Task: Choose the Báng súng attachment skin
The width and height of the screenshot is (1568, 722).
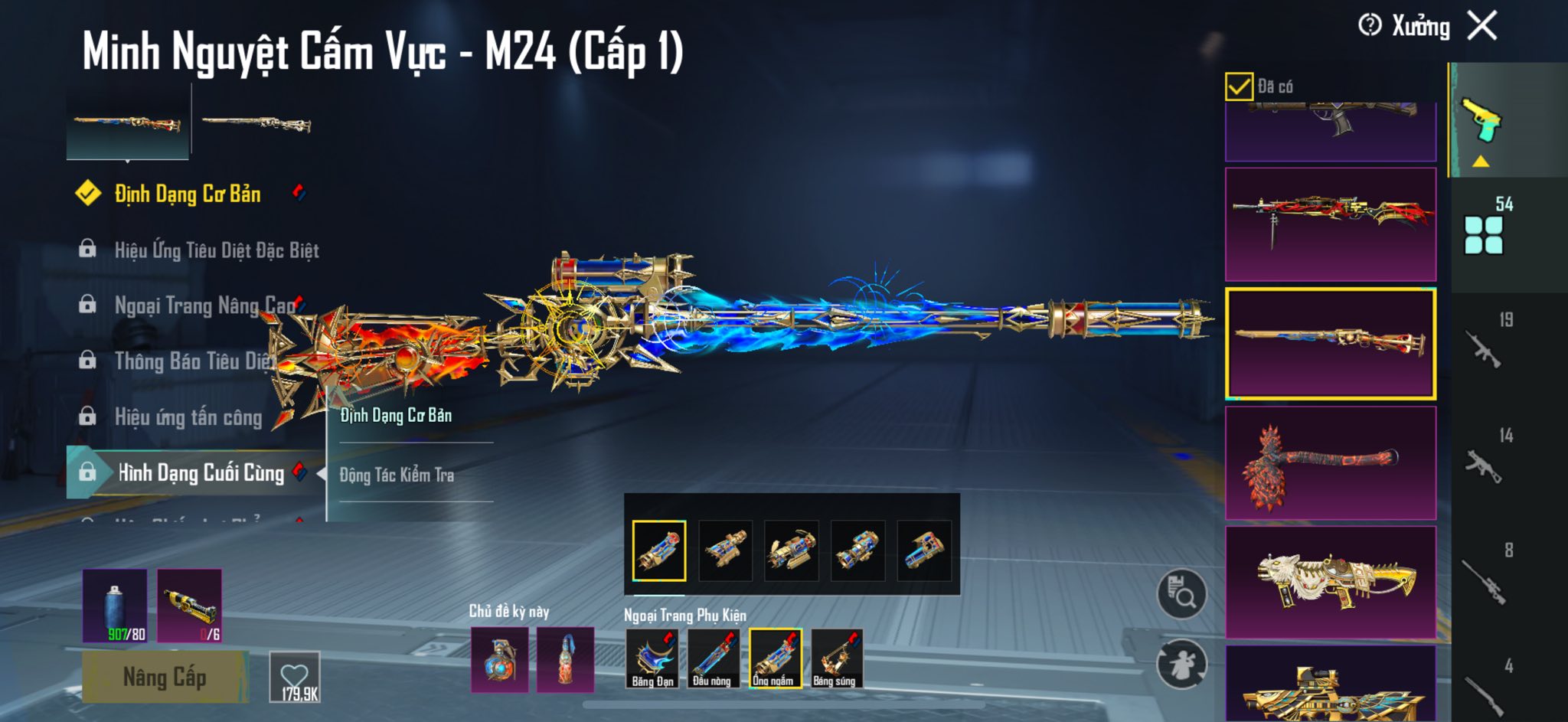Action: (835, 658)
